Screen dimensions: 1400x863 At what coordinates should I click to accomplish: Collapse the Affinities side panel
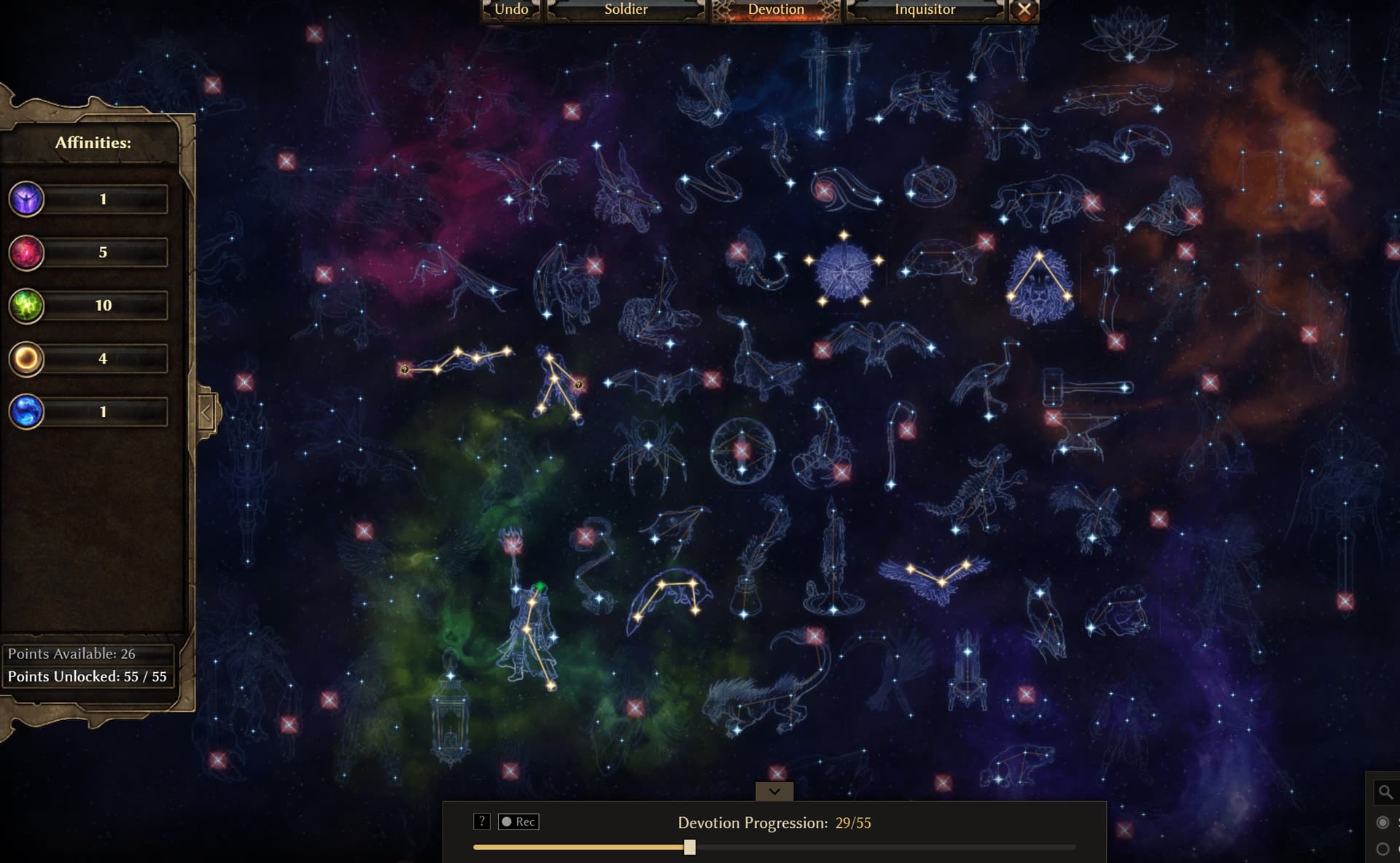coord(206,413)
